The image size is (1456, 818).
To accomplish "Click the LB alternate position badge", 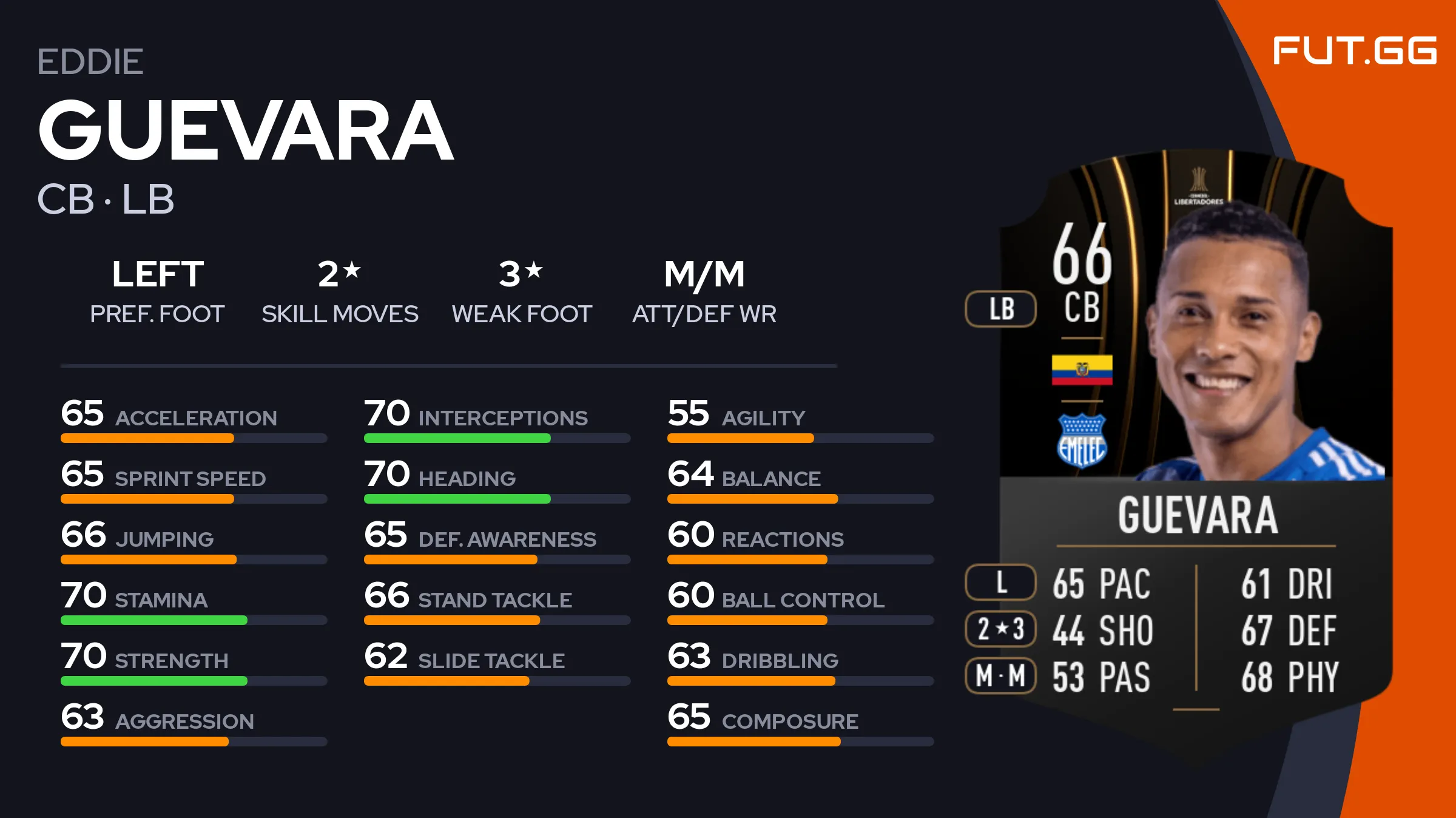I will [x=1001, y=309].
